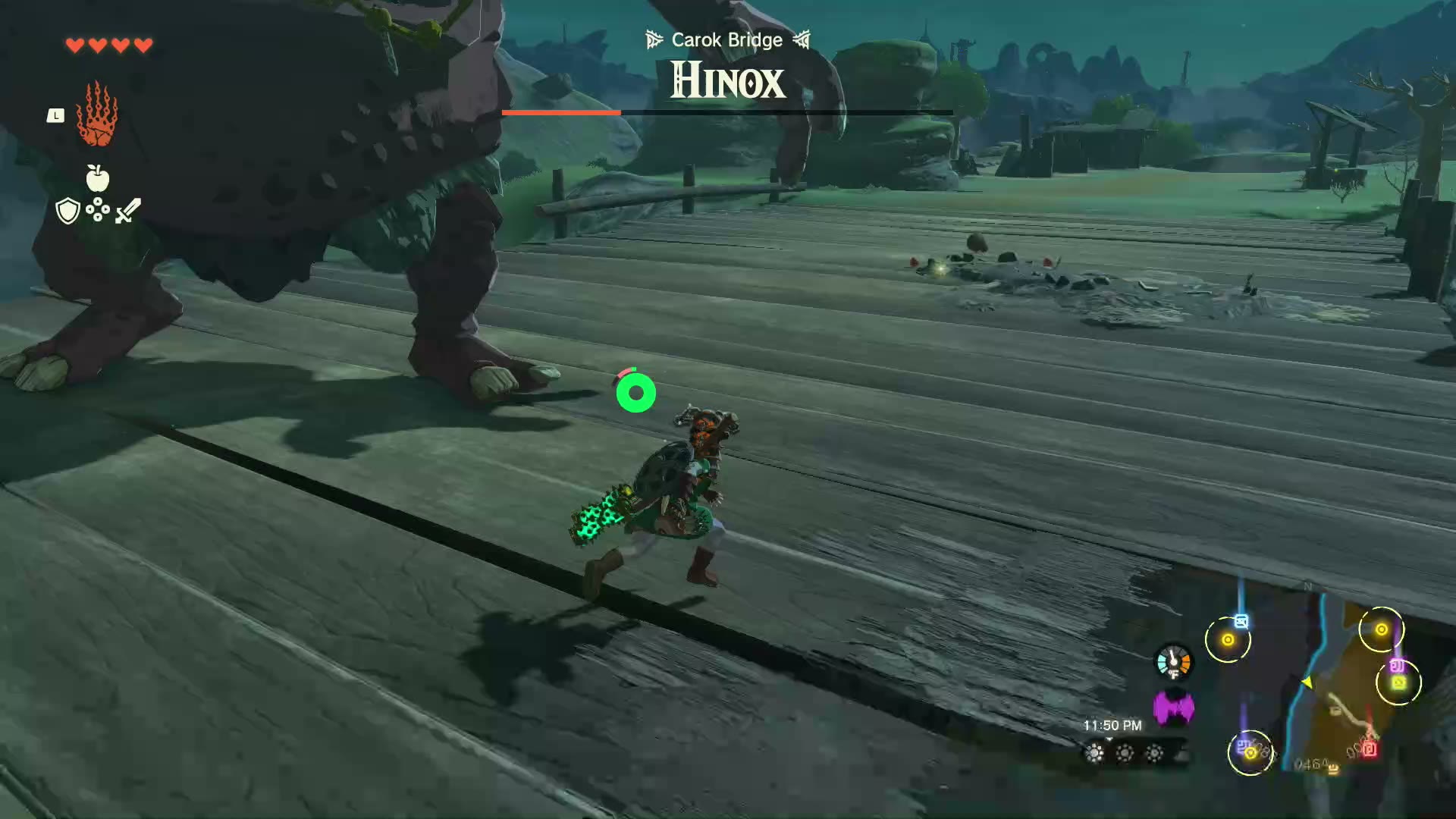Select the red stamp marker on minimap

(x=1370, y=750)
